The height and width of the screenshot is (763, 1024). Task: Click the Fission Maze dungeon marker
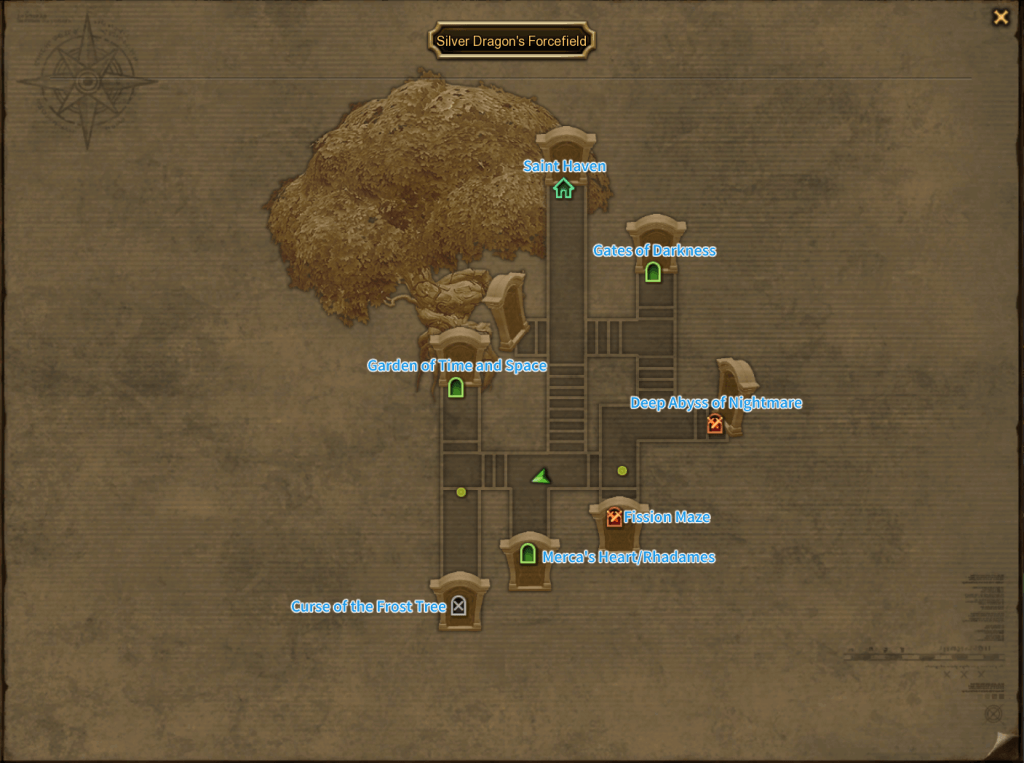point(614,517)
